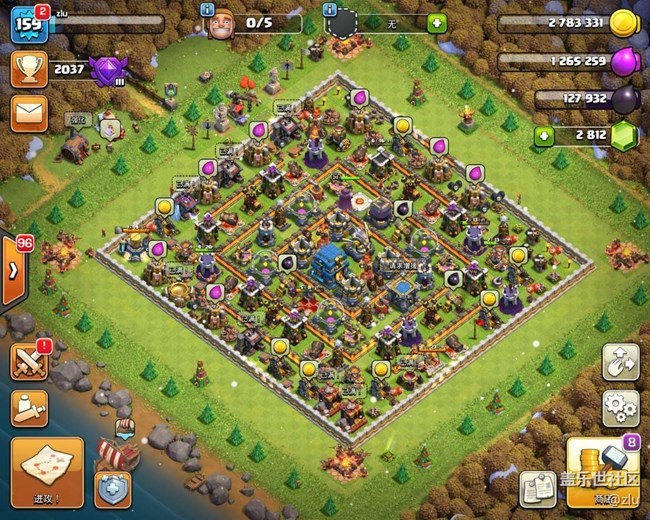Image resolution: width=650 pixels, height=520 pixels.
Task: Expand the side panel arrow tab
Action: (14, 271)
